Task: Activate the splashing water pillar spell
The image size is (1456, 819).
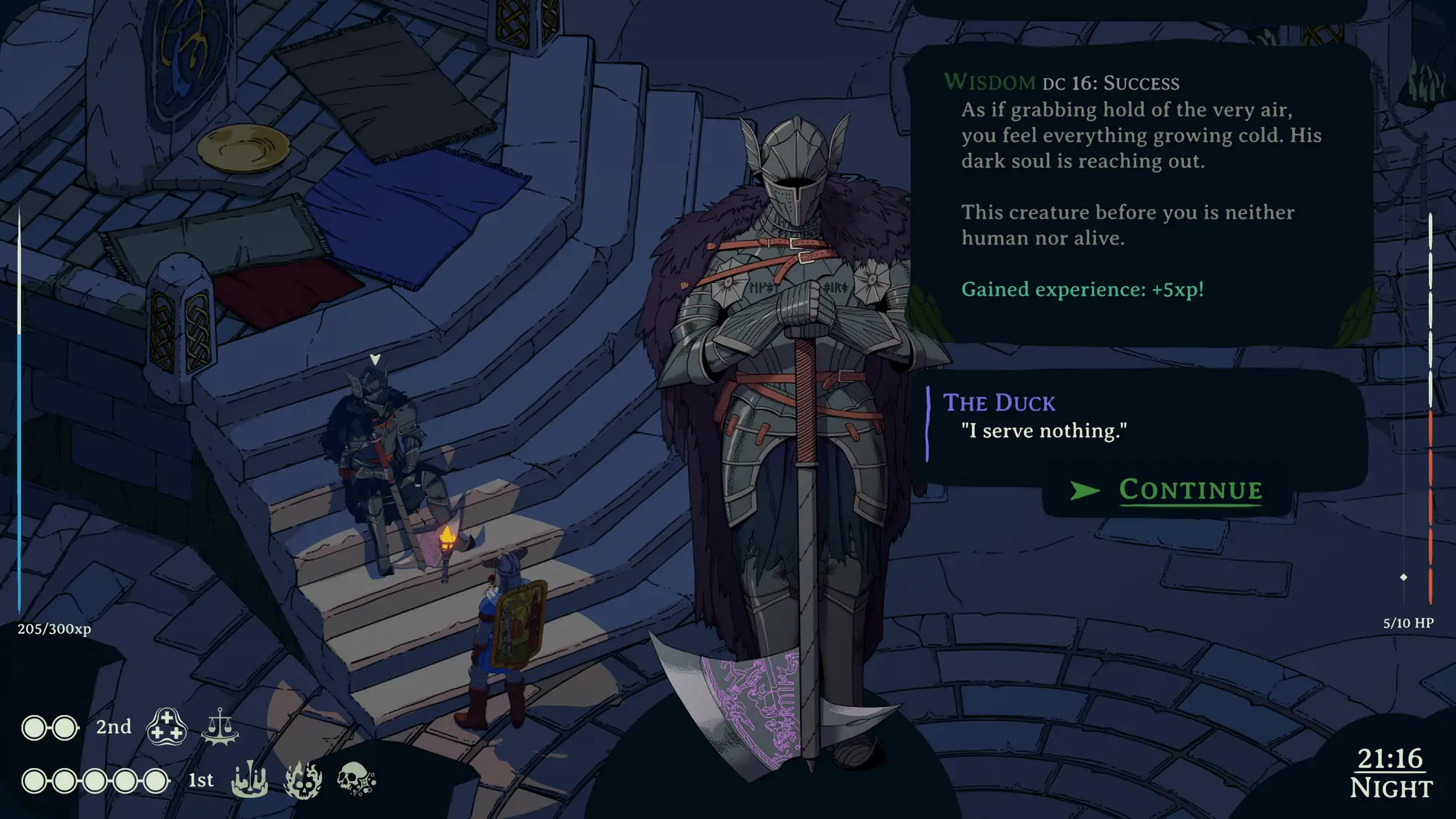Action: (x=250, y=780)
